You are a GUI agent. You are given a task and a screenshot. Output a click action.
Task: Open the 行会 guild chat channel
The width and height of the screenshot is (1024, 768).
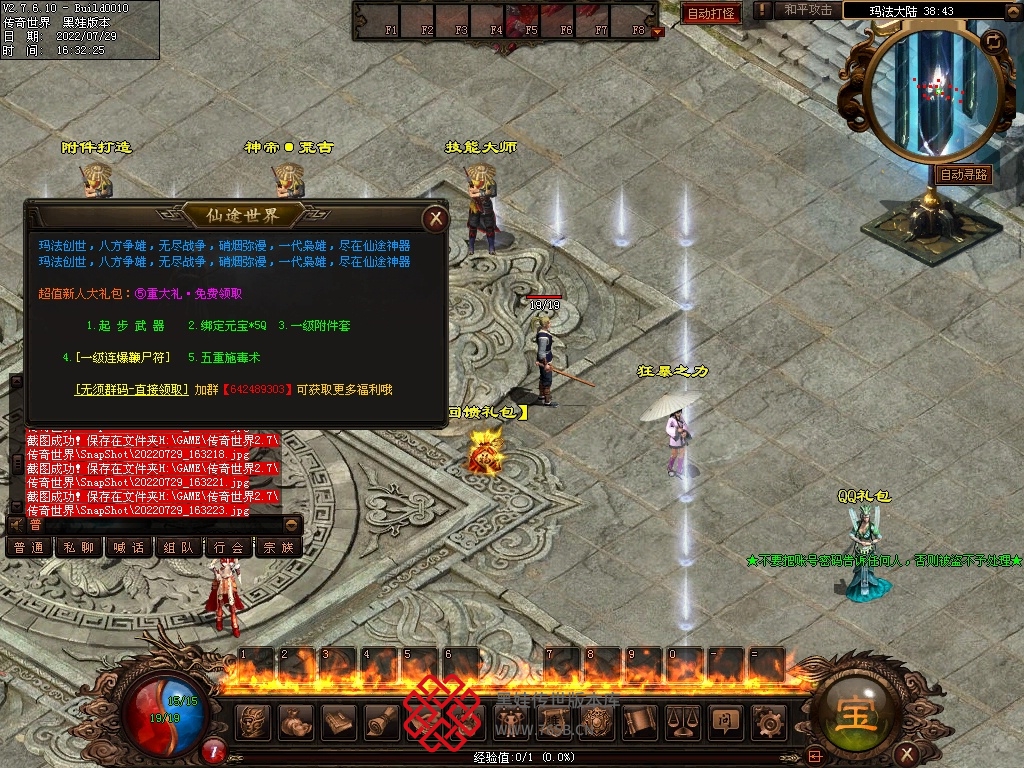[228, 548]
